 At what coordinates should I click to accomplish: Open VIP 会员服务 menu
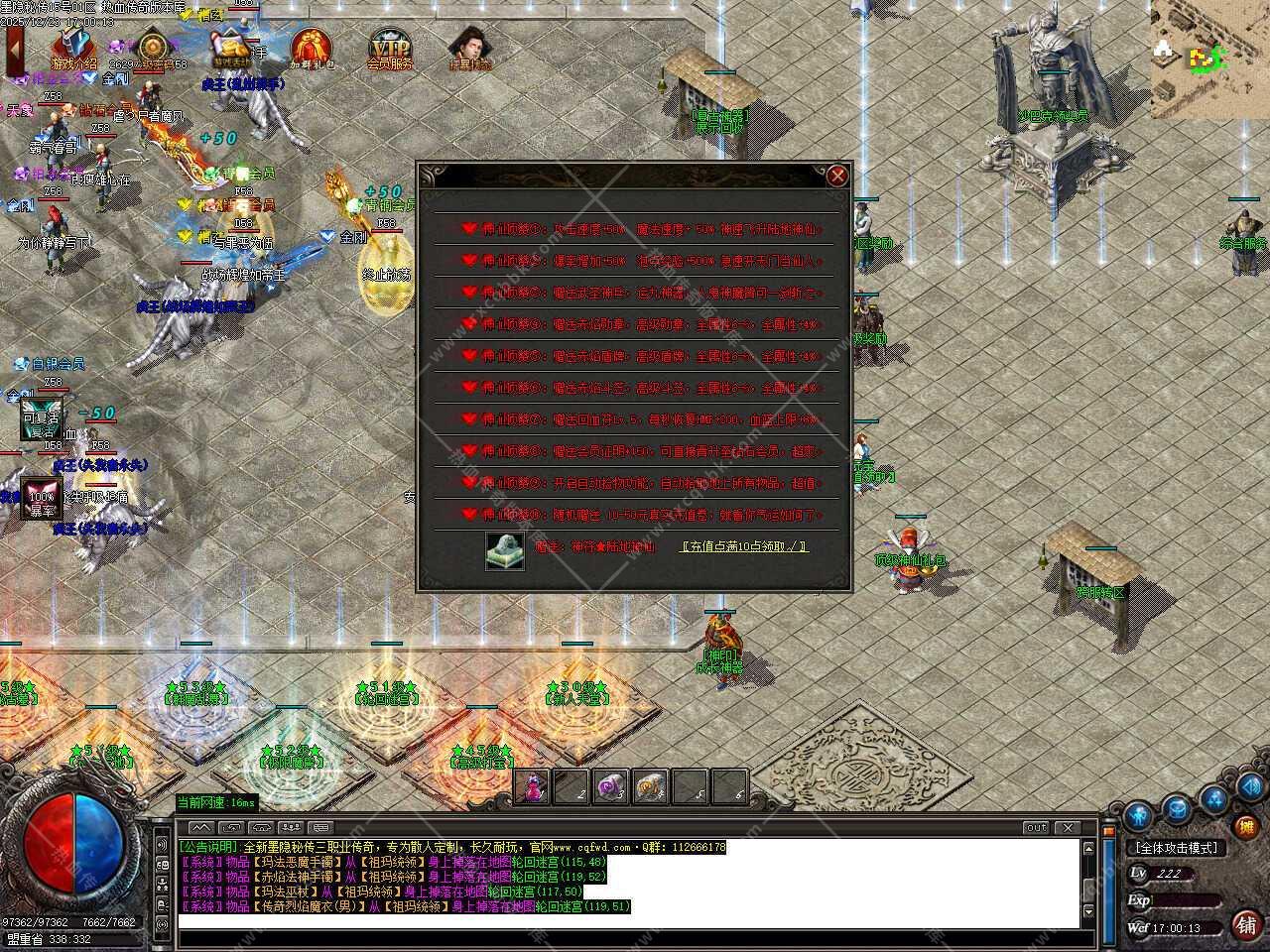tap(389, 49)
